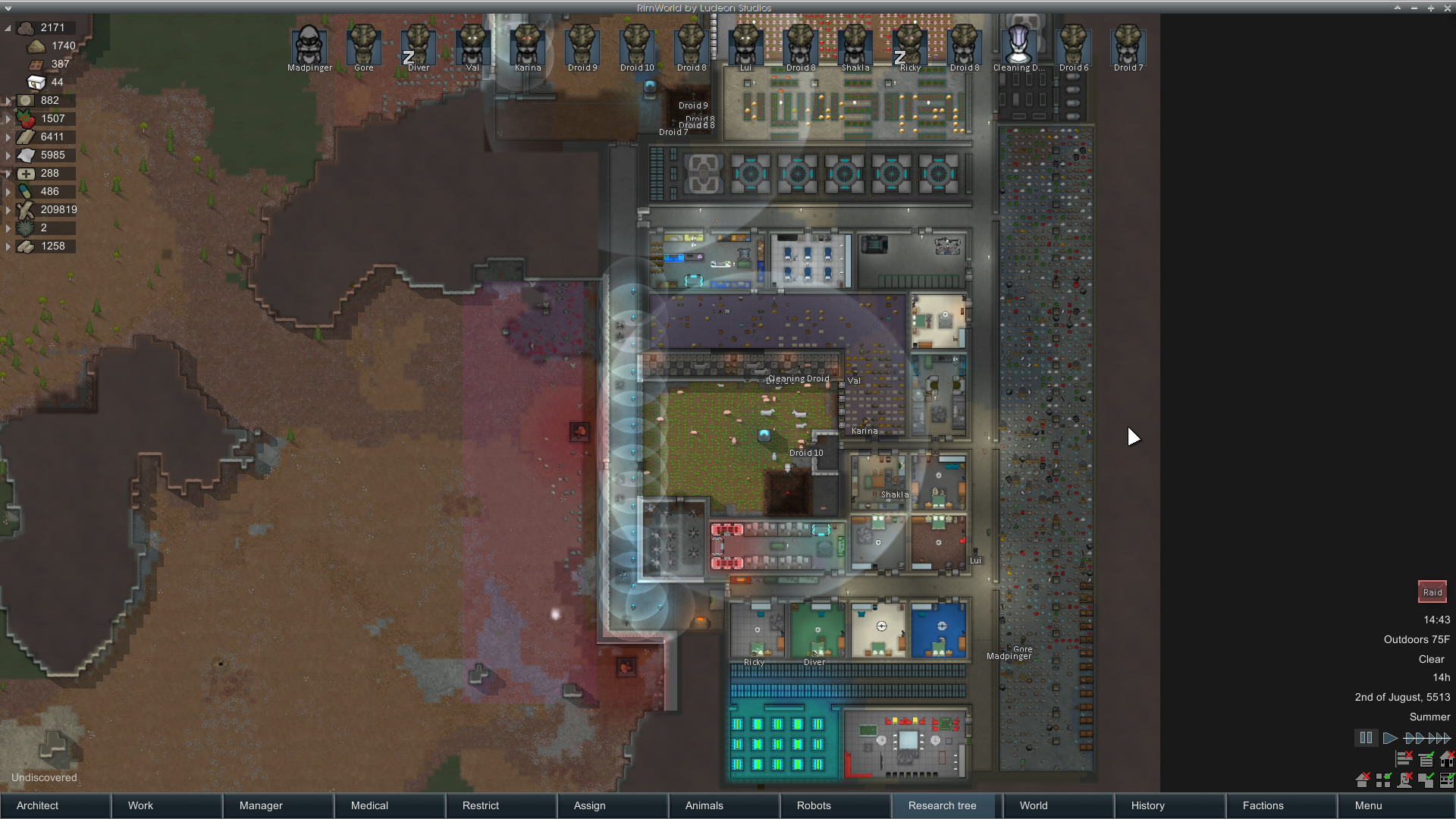Open the Robots tab
Image resolution: width=1456 pixels, height=819 pixels.
(x=836, y=805)
